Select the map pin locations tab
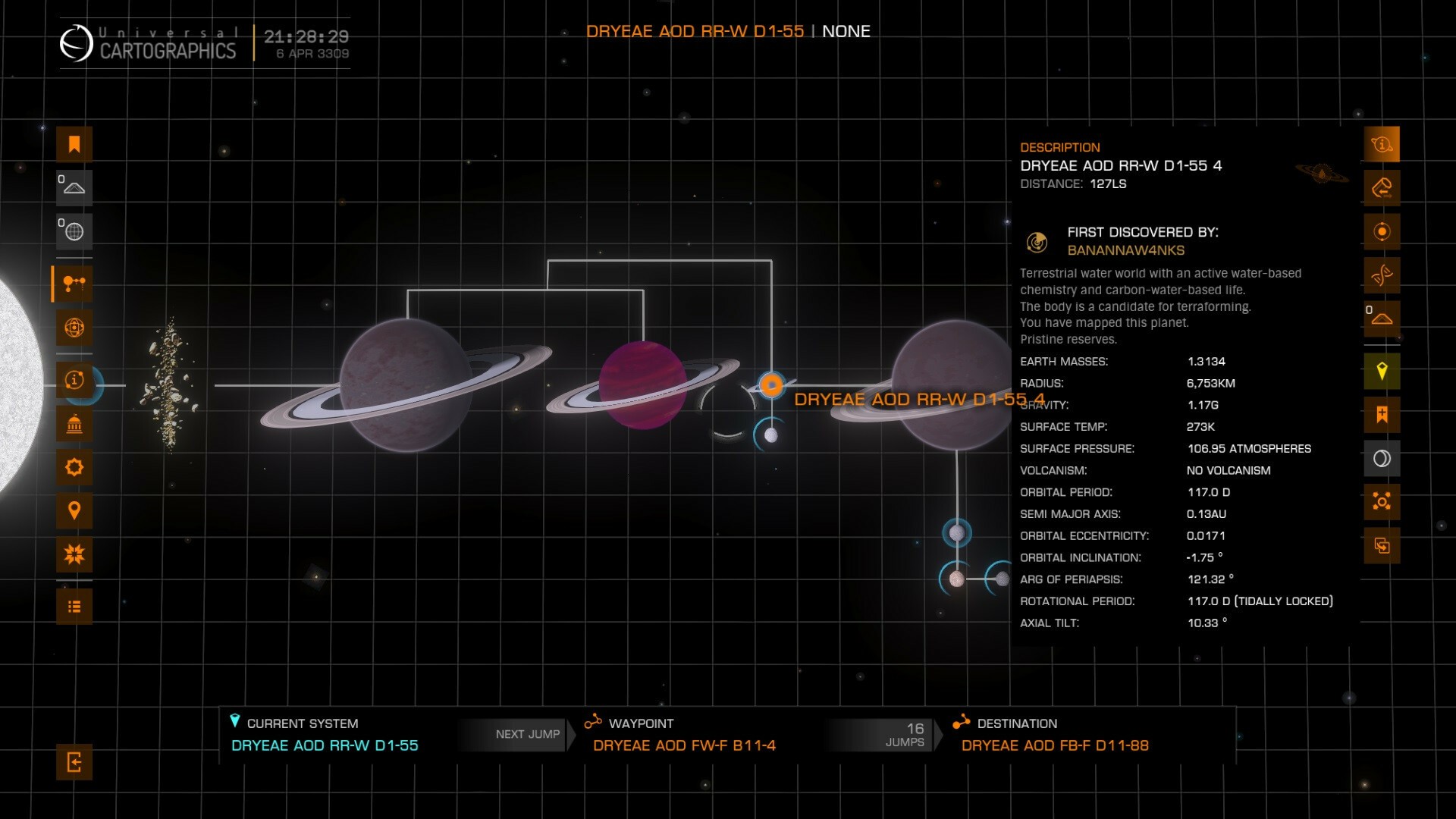Viewport: 1456px width, 819px height. (74, 511)
